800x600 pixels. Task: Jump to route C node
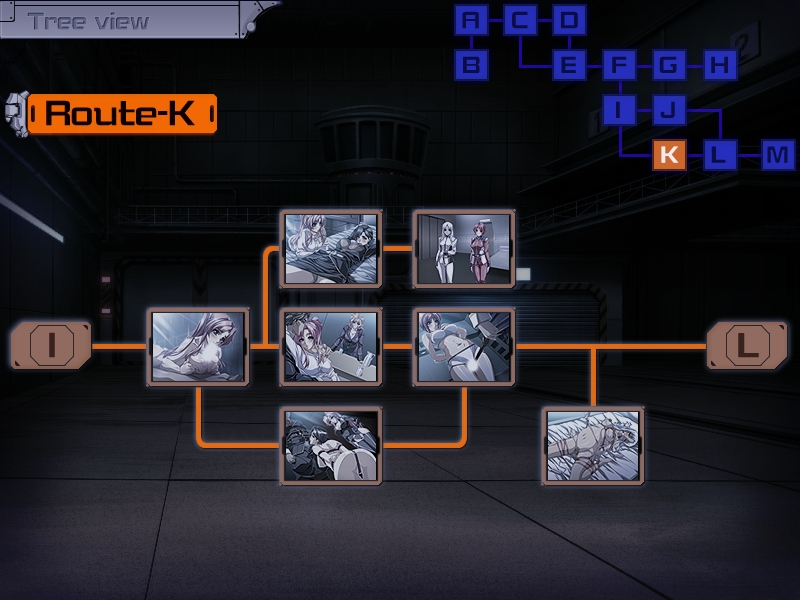coord(520,20)
